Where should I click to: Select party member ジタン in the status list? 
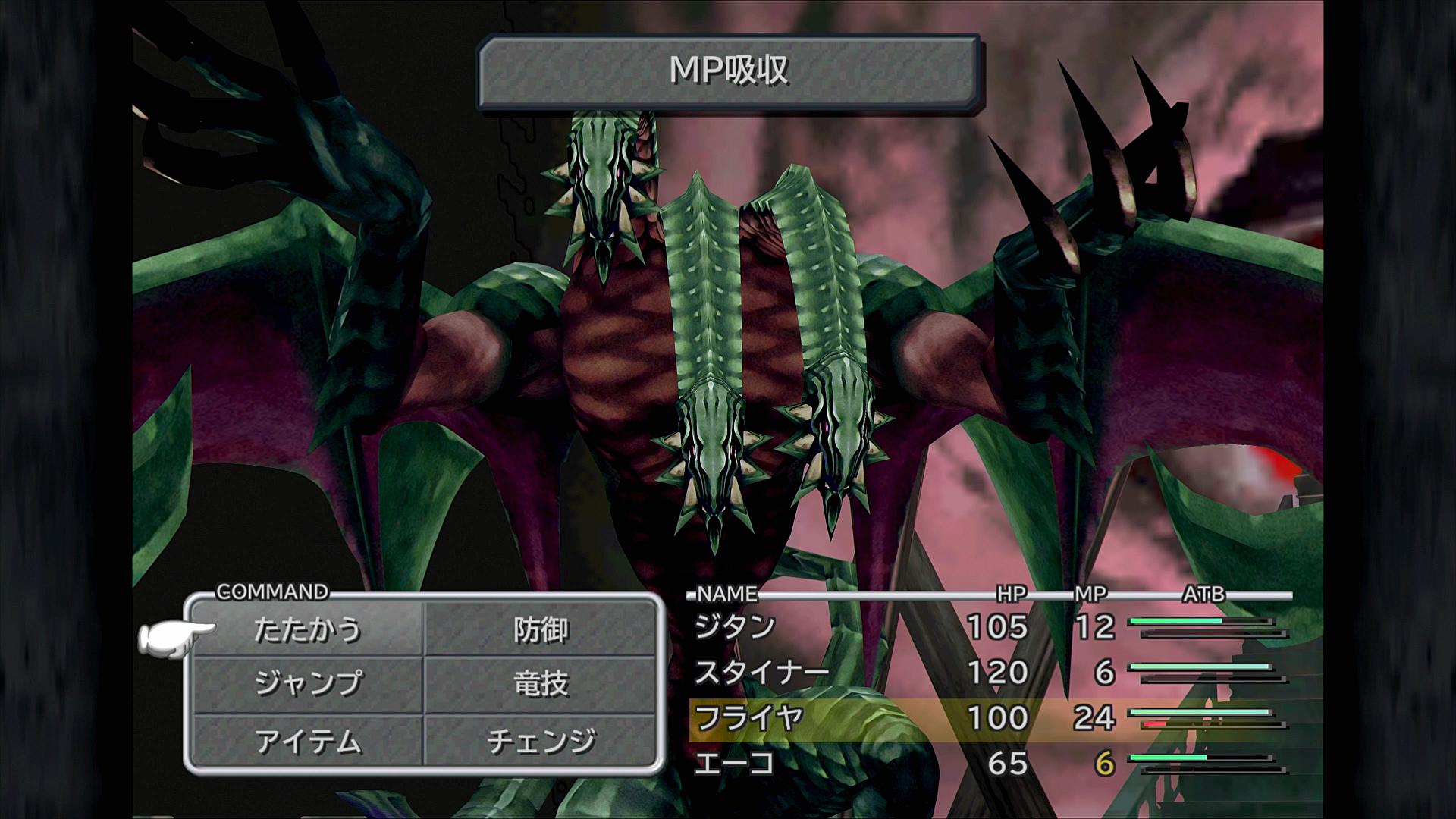click(x=736, y=627)
